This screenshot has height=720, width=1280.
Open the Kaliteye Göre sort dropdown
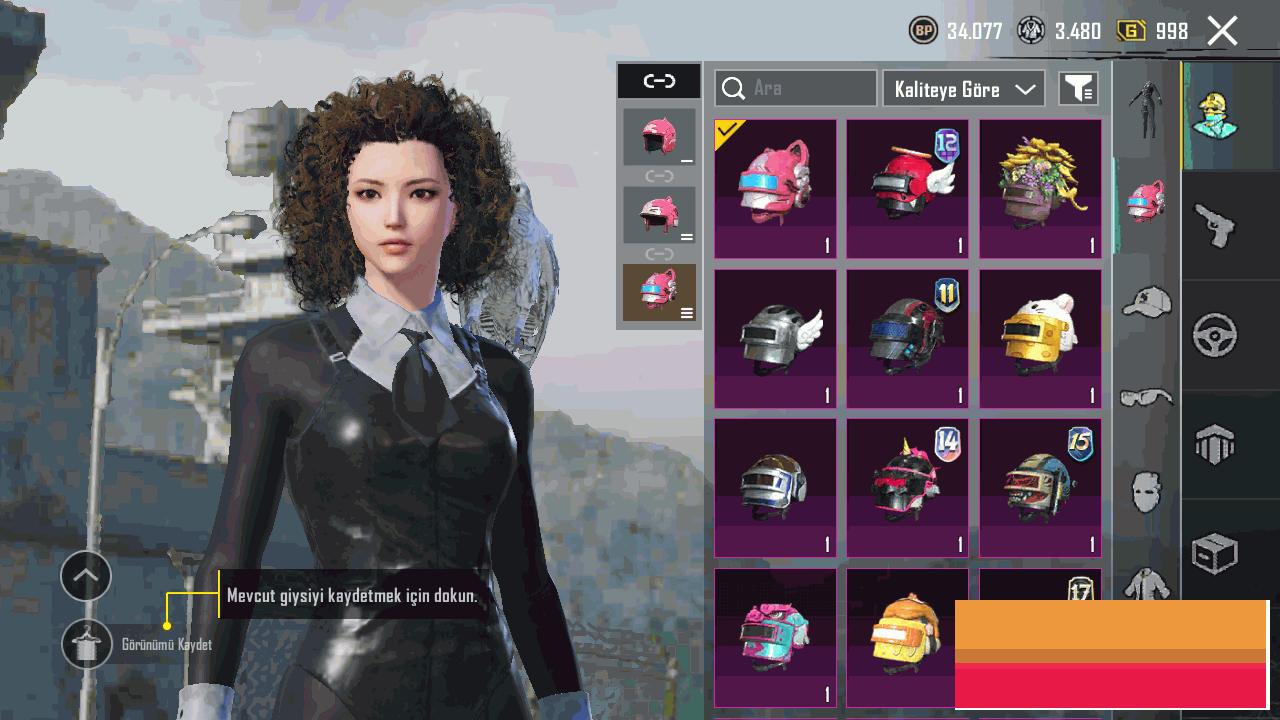[963, 89]
